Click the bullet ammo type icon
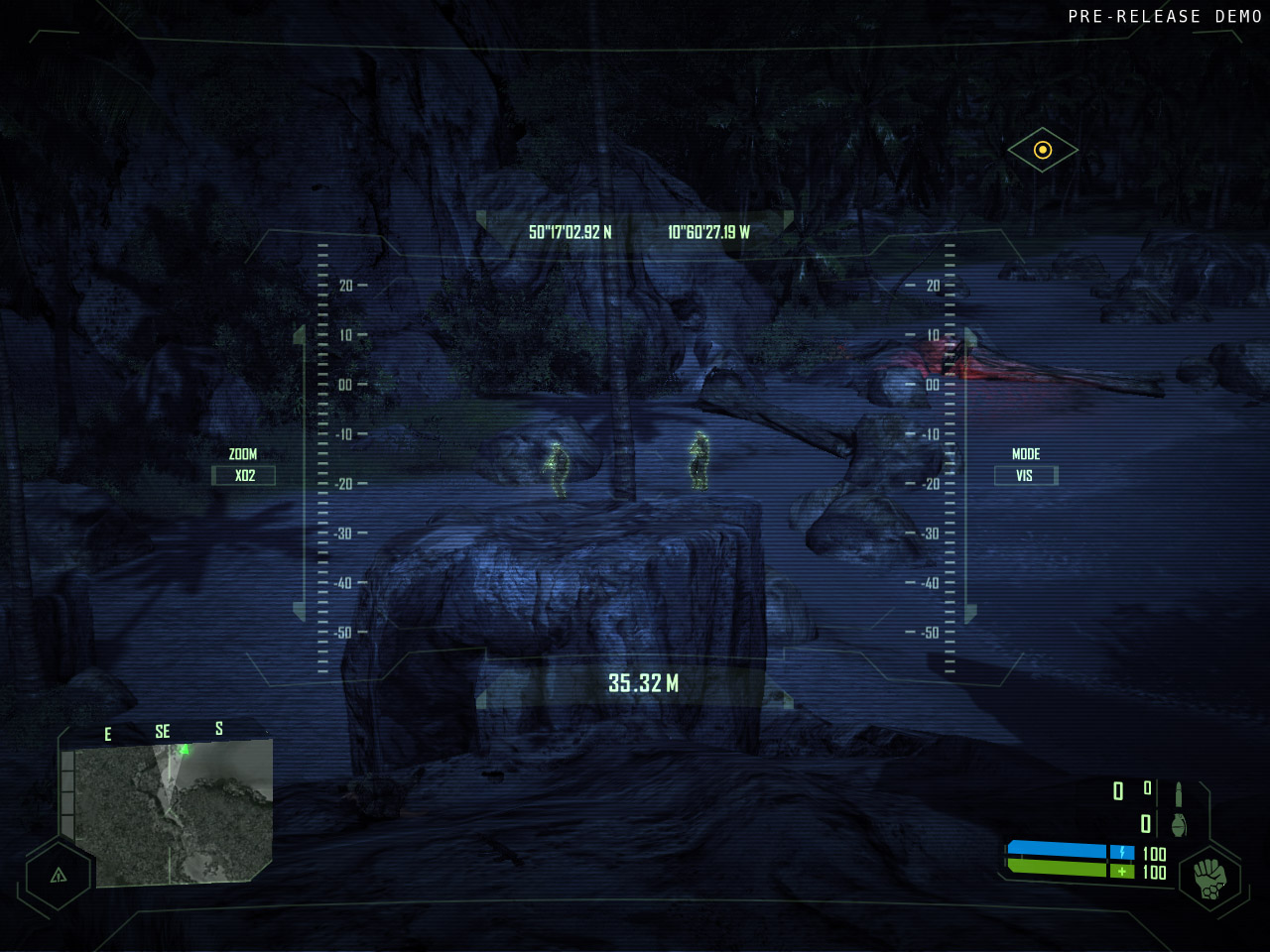This screenshot has width=1270, height=952. coord(1179,794)
